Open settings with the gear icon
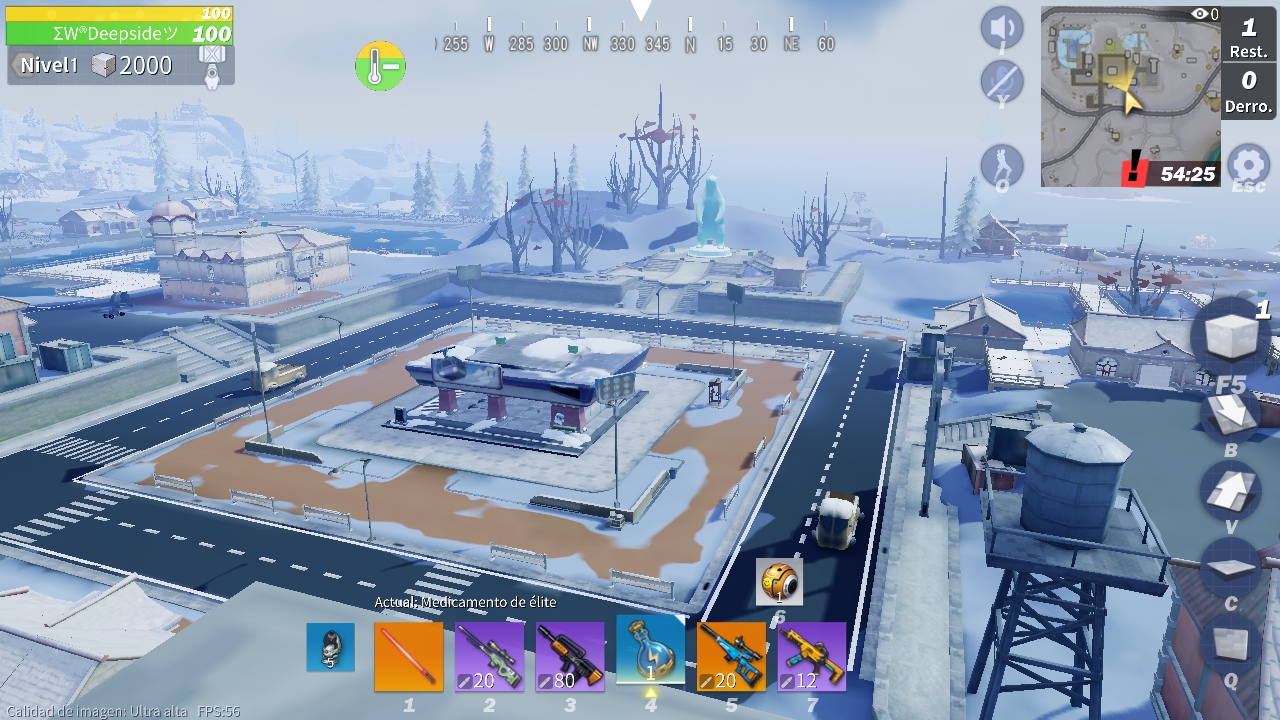Image resolution: width=1280 pixels, height=720 pixels. pyautogui.click(x=1248, y=165)
